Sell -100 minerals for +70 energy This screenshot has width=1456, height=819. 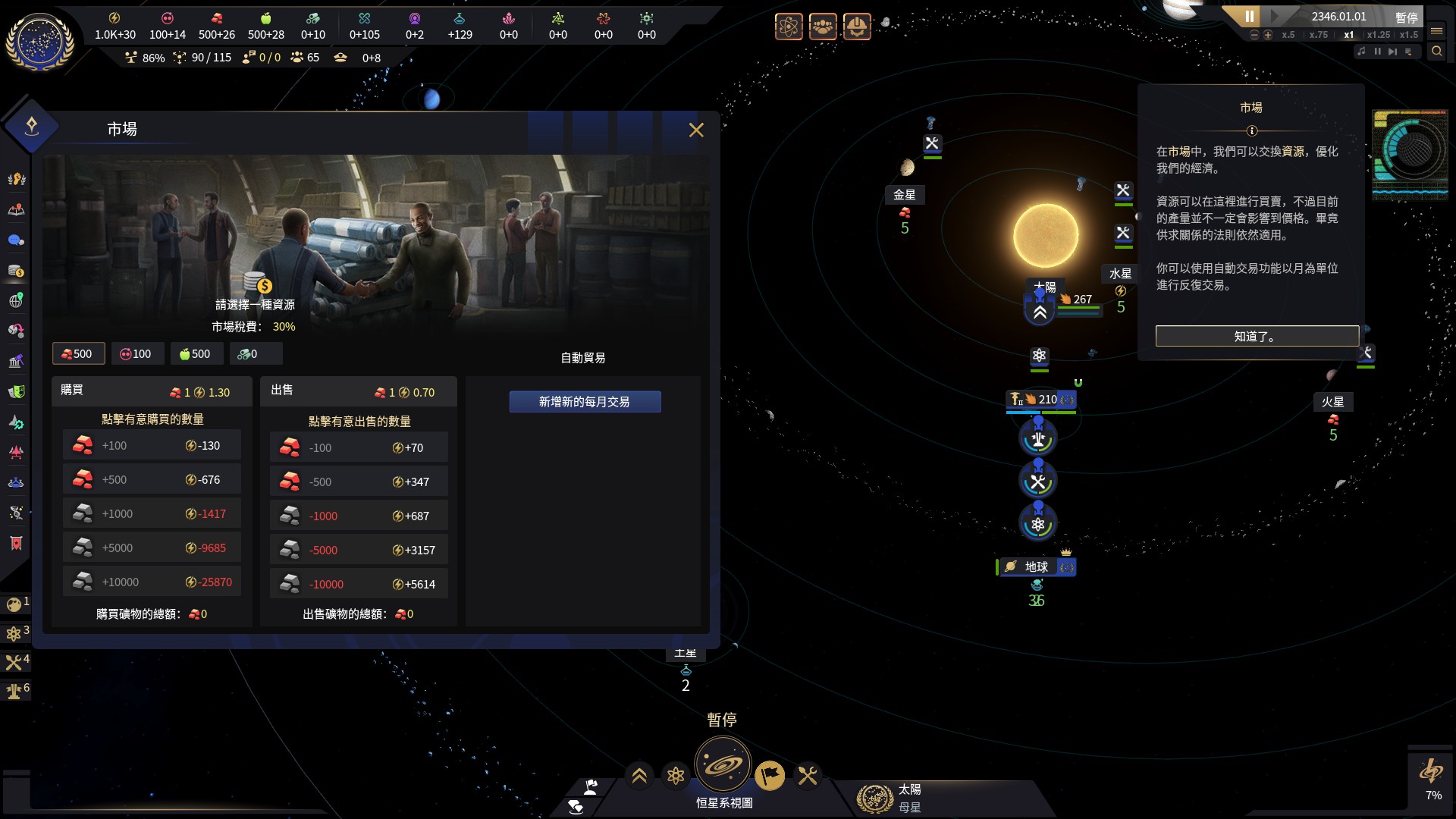(359, 448)
